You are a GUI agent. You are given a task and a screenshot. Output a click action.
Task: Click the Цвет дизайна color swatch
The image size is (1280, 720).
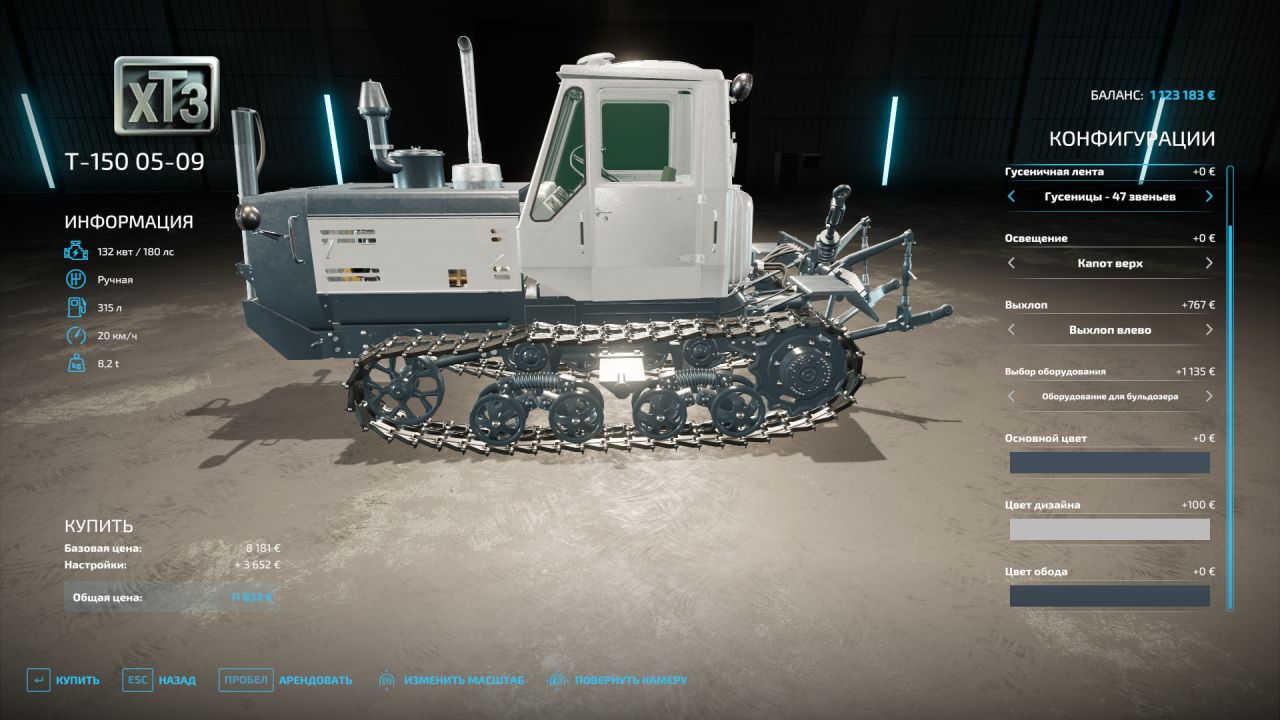click(x=1108, y=529)
